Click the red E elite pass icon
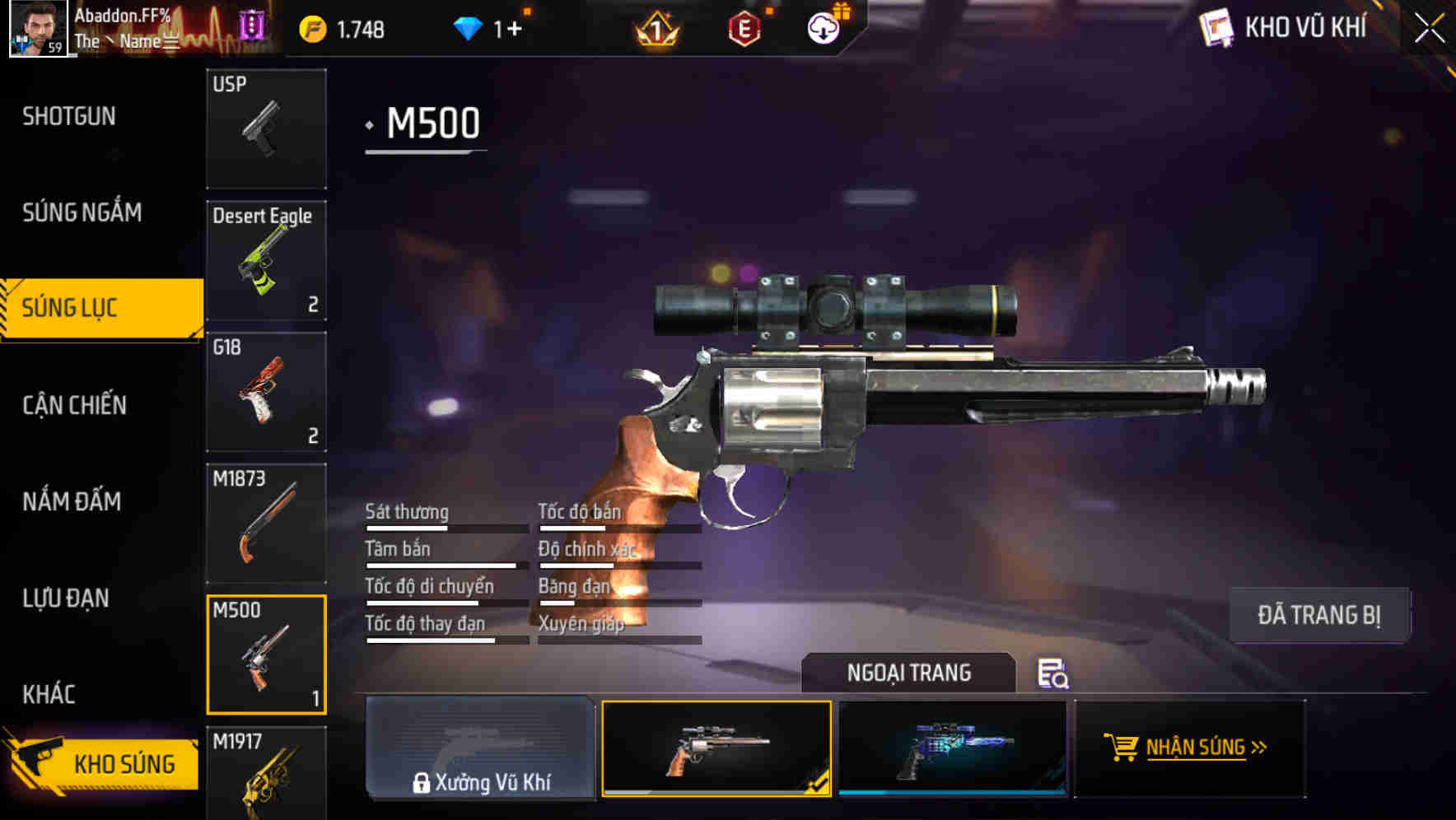Screen dimensions: 1456x820 pyautogui.click(x=743, y=29)
